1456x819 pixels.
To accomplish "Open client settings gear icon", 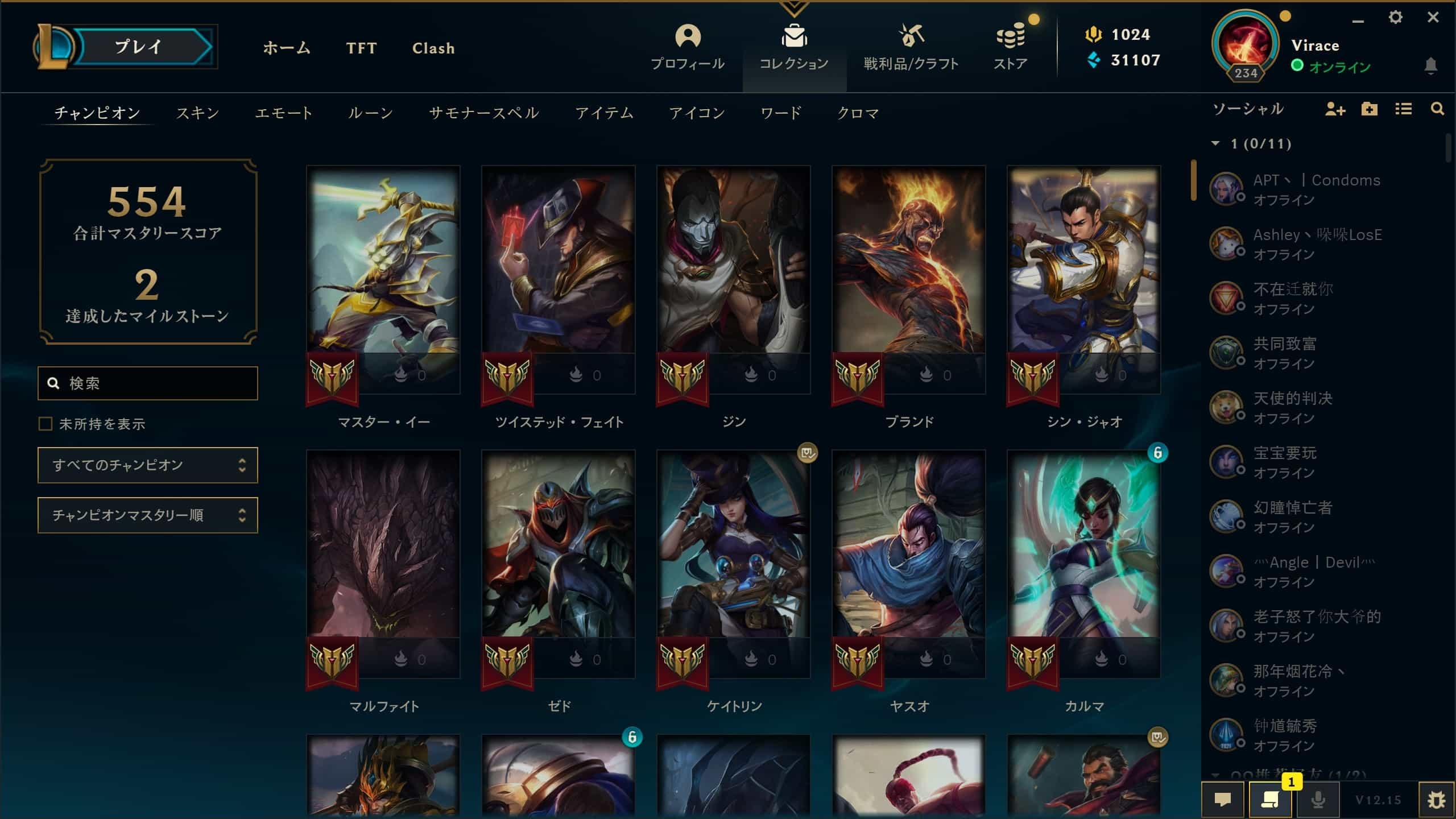I will (x=1395, y=18).
